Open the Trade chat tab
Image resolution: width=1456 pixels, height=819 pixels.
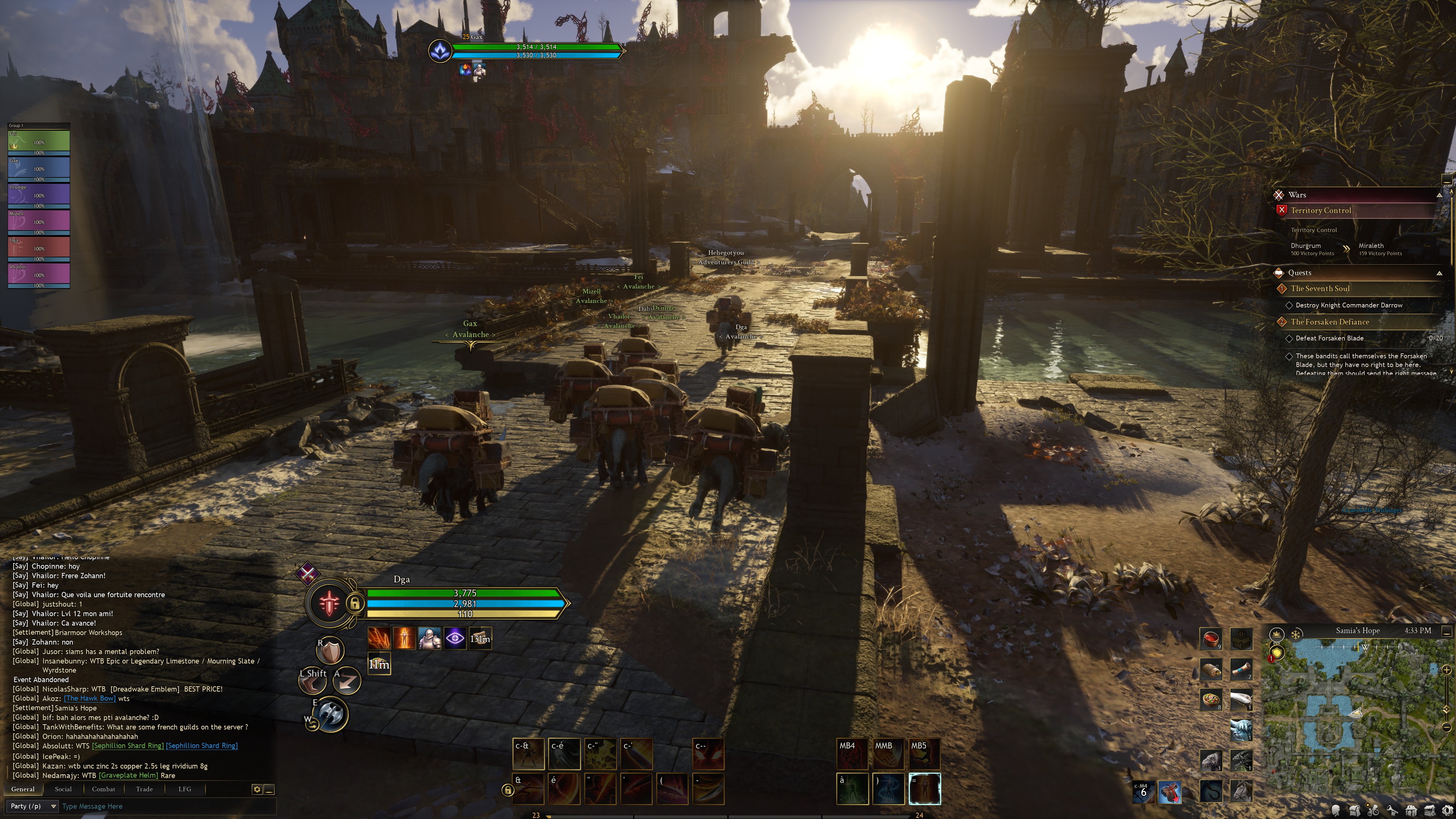pyautogui.click(x=144, y=789)
